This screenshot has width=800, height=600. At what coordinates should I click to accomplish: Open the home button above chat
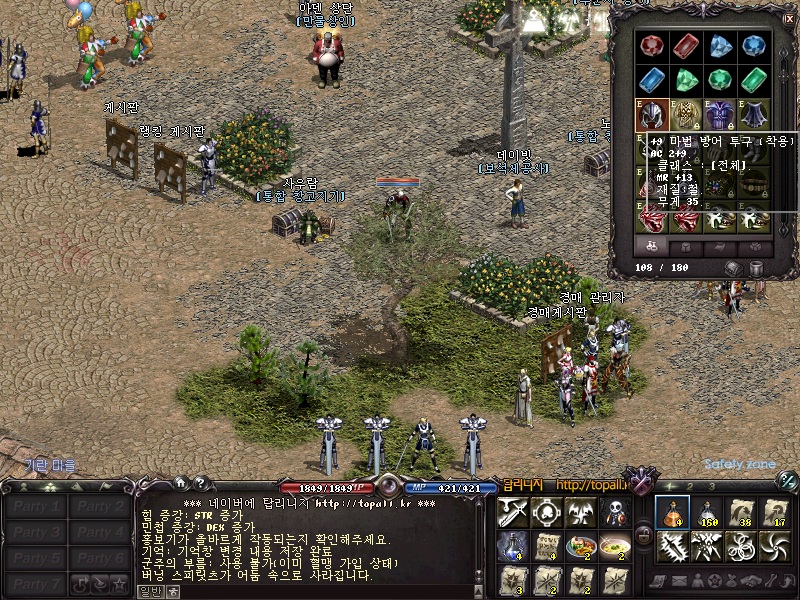(180, 482)
